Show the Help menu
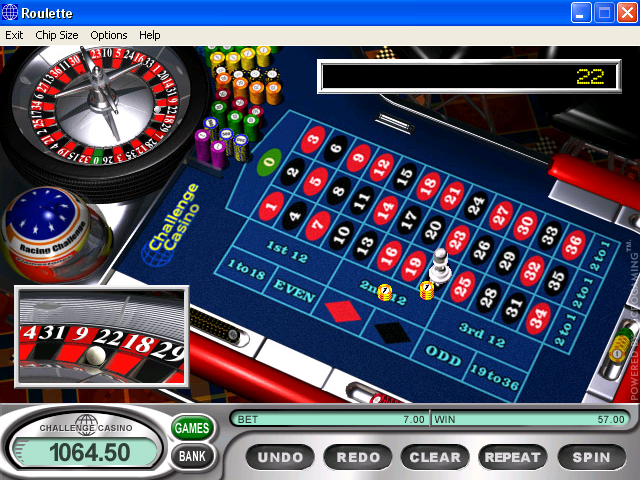This screenshot has width=640, height=480. click(x=149, y=35)
